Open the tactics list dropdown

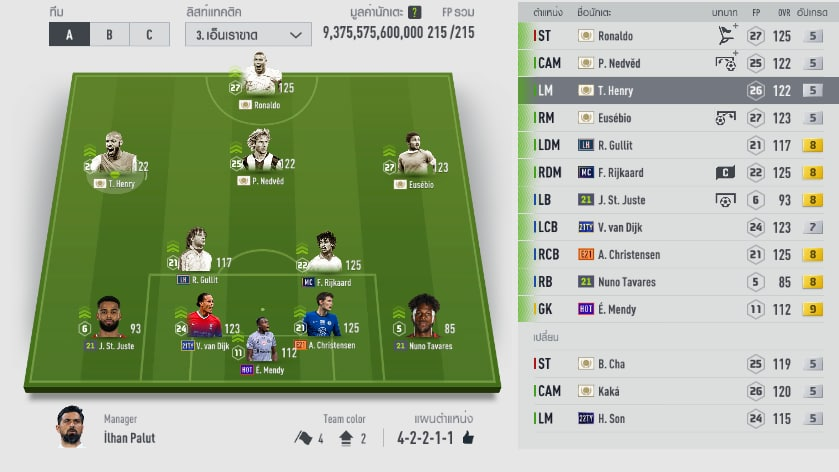point(247,34)
